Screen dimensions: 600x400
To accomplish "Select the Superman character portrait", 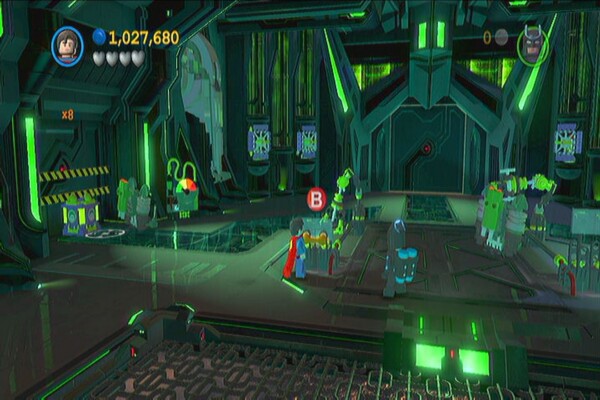I will [x=69, y=45].
